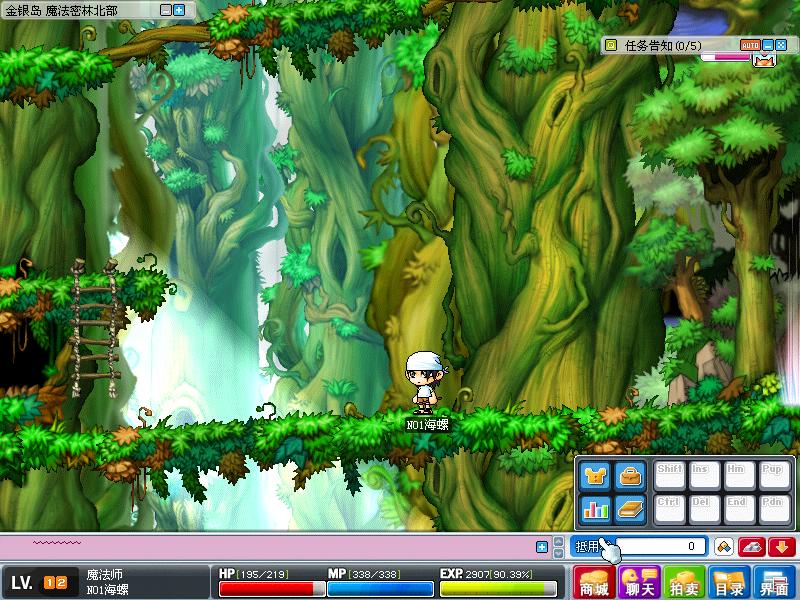The height and width of the screenshot is (600, 800).
Task: Open the 商城 cash shop
Action: (x=594, y=582)
